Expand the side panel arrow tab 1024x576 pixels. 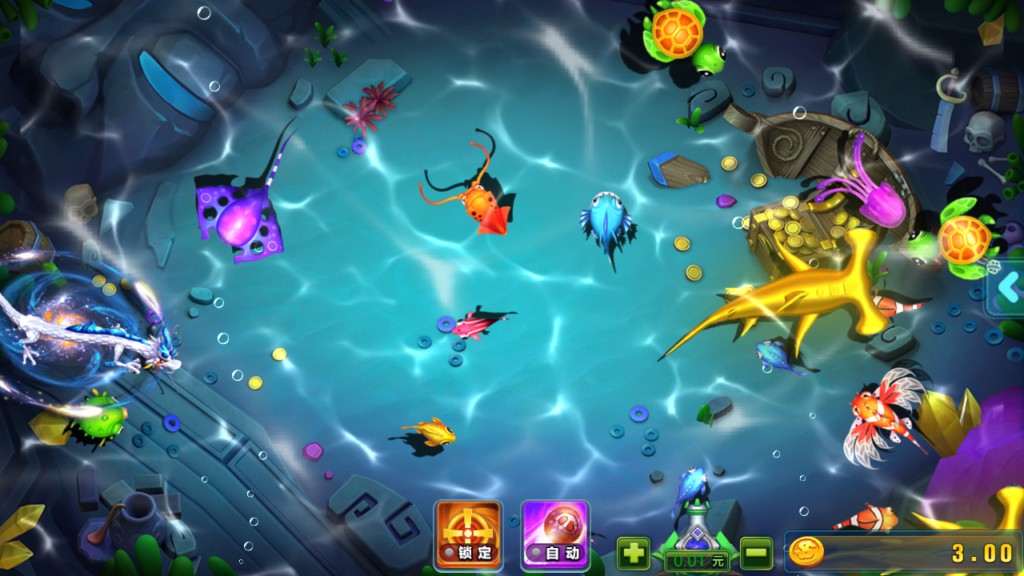(1007, 293)
